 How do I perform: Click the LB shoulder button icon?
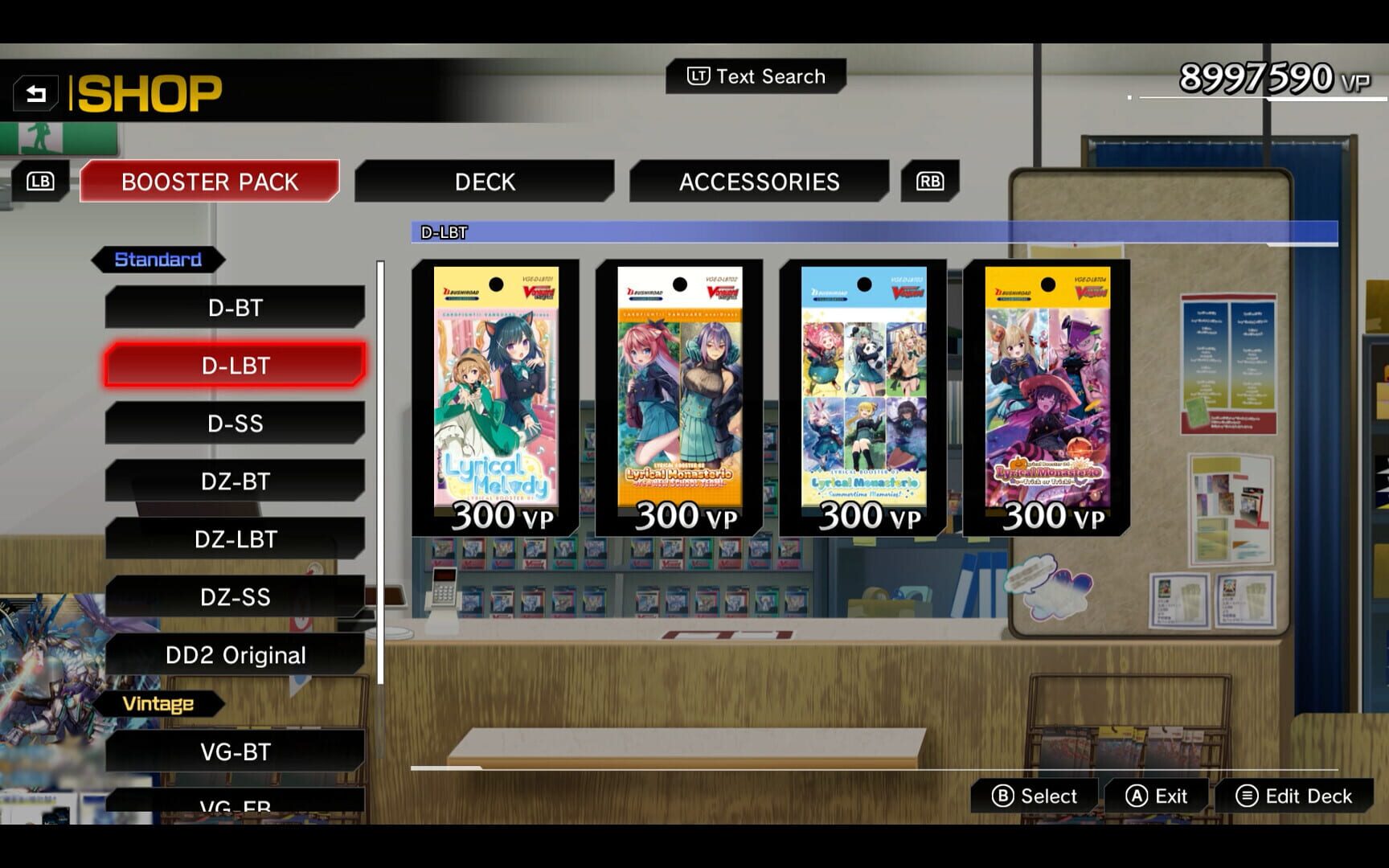tap(39, 181)
